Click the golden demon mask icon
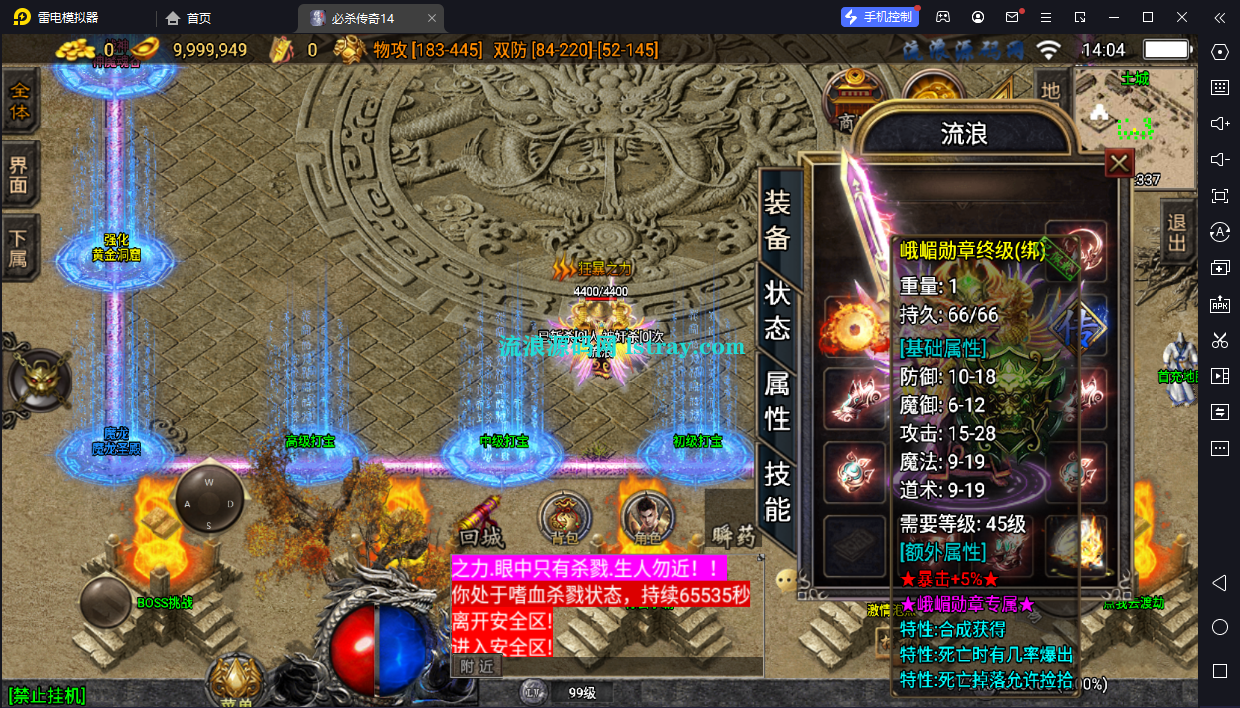Screen dimensions: 1240x708 [40, 380]
